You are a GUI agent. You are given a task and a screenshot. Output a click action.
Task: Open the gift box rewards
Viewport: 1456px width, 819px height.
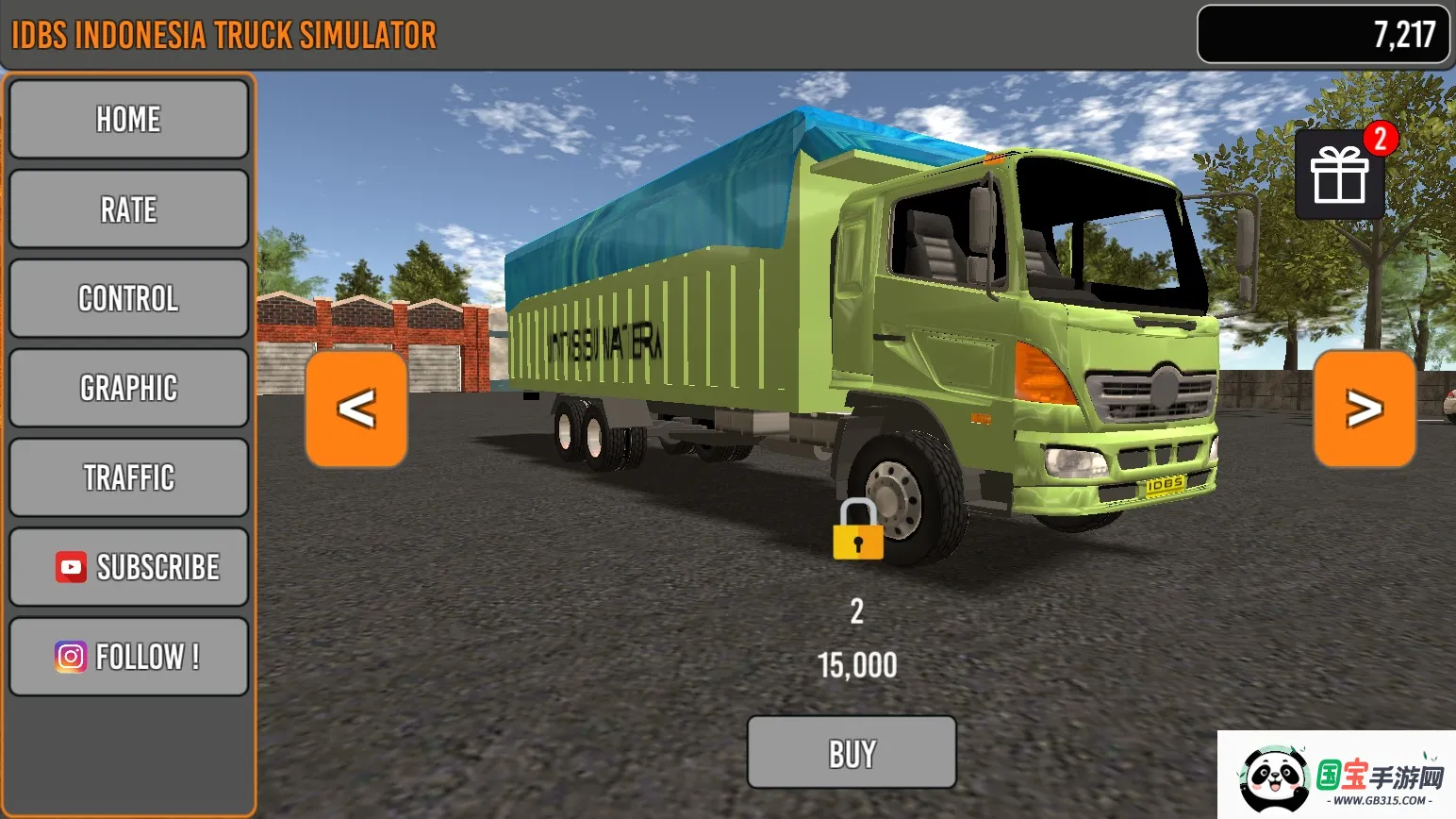tap(1339, 175)
